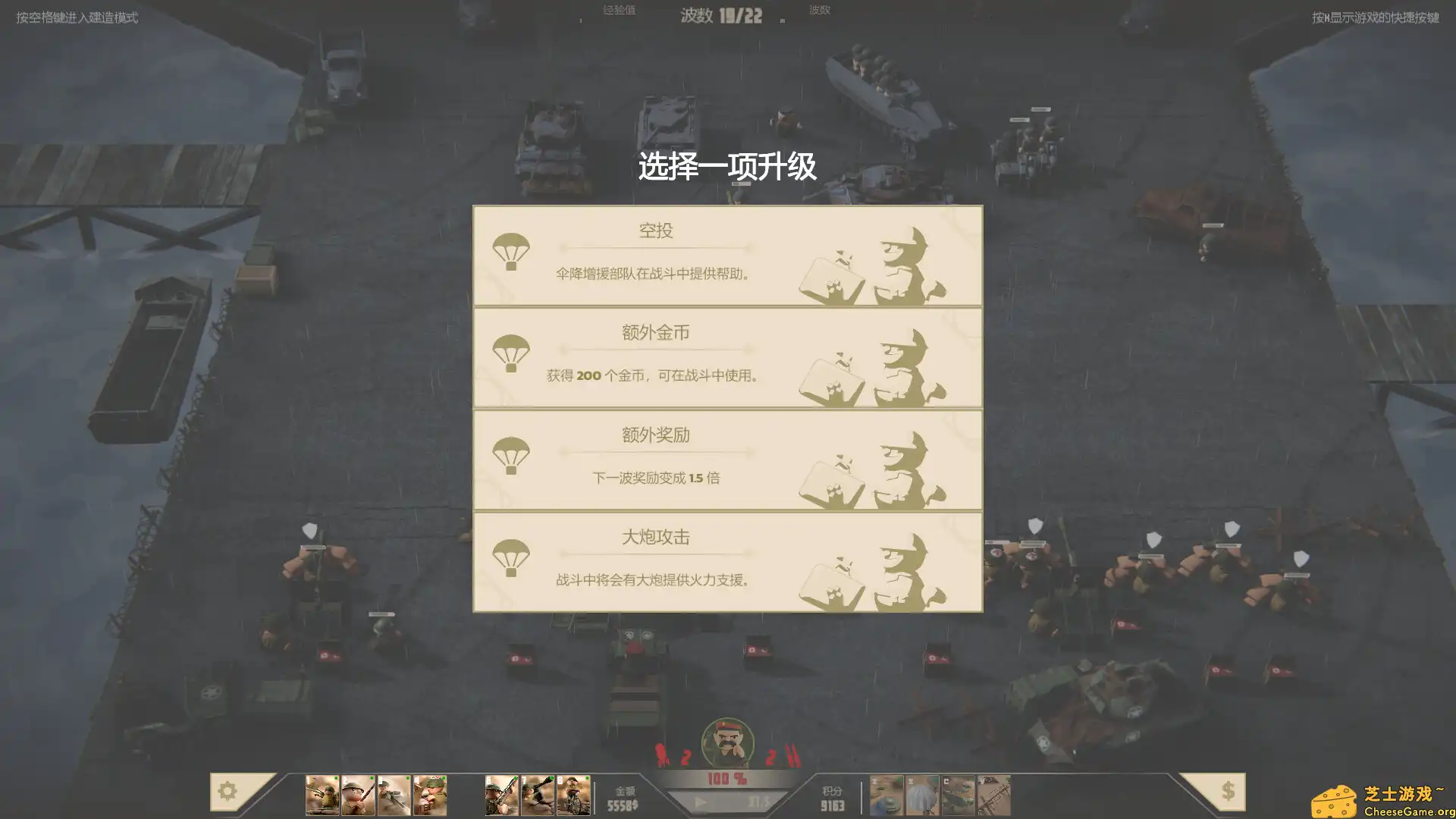Select the 空投 parachute icon
1456x819 pixels.
(x=513, y=252)
